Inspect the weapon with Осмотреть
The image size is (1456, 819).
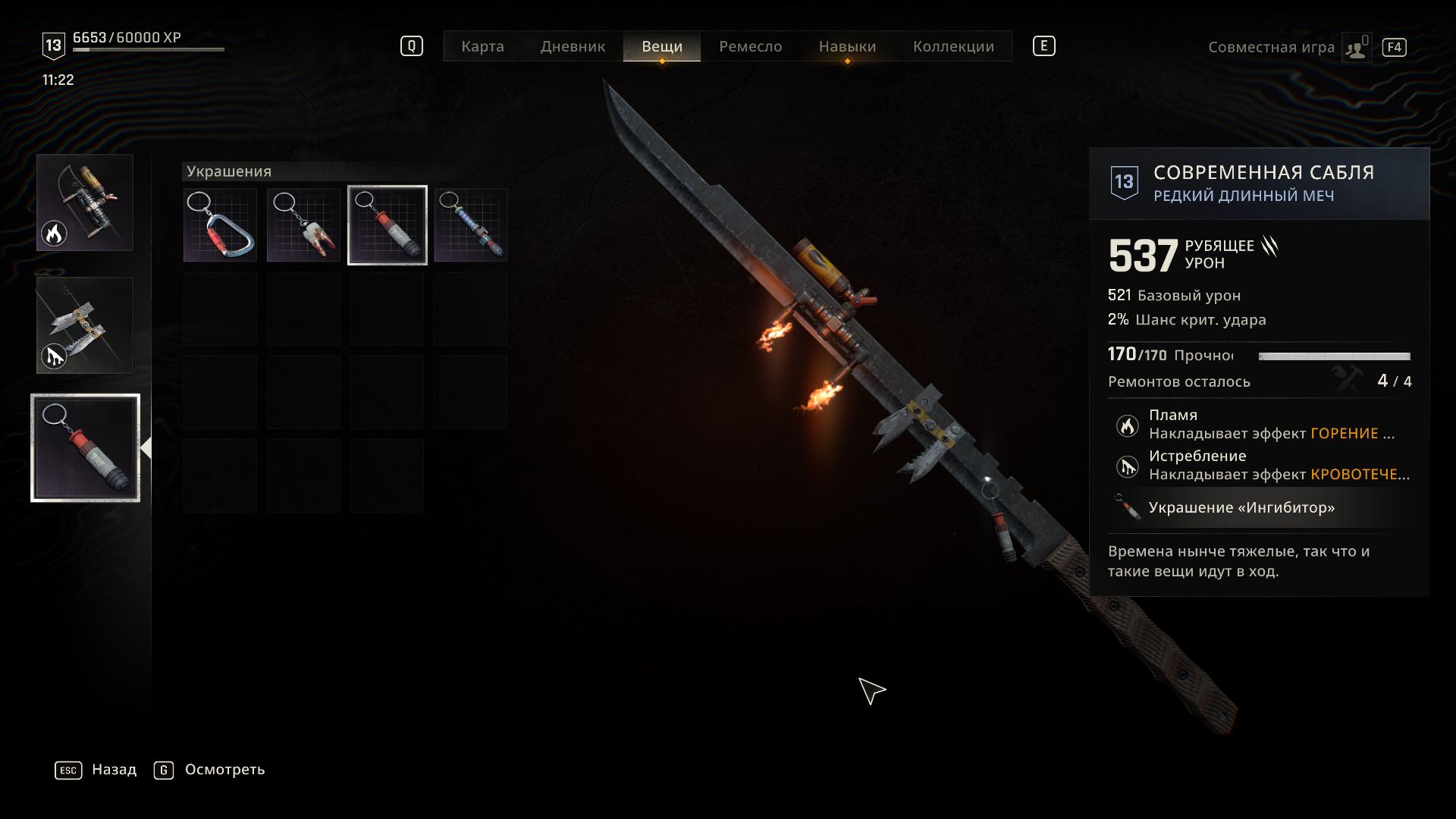(224, 770)
